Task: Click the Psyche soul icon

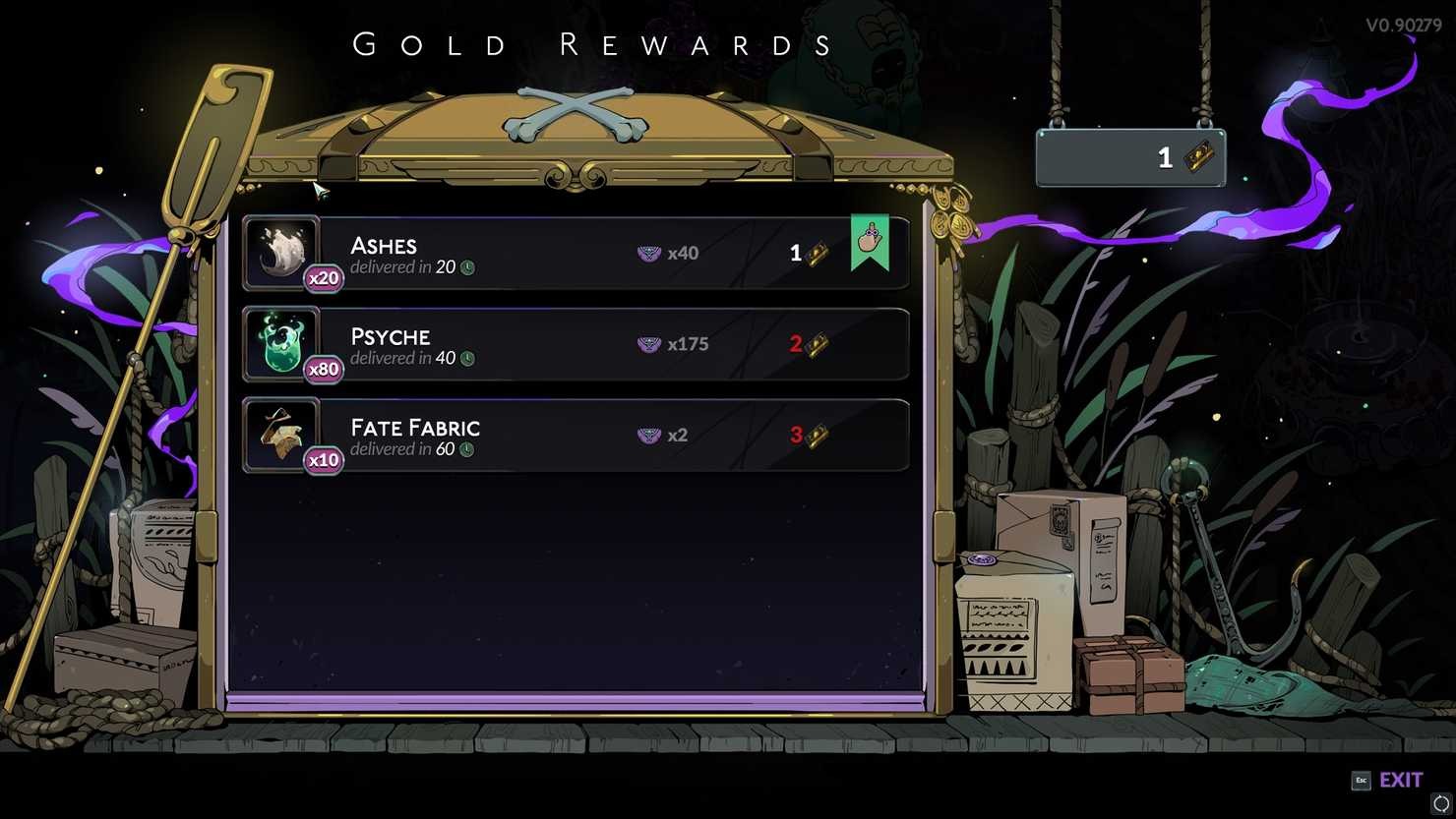Action: click(282, 342)
